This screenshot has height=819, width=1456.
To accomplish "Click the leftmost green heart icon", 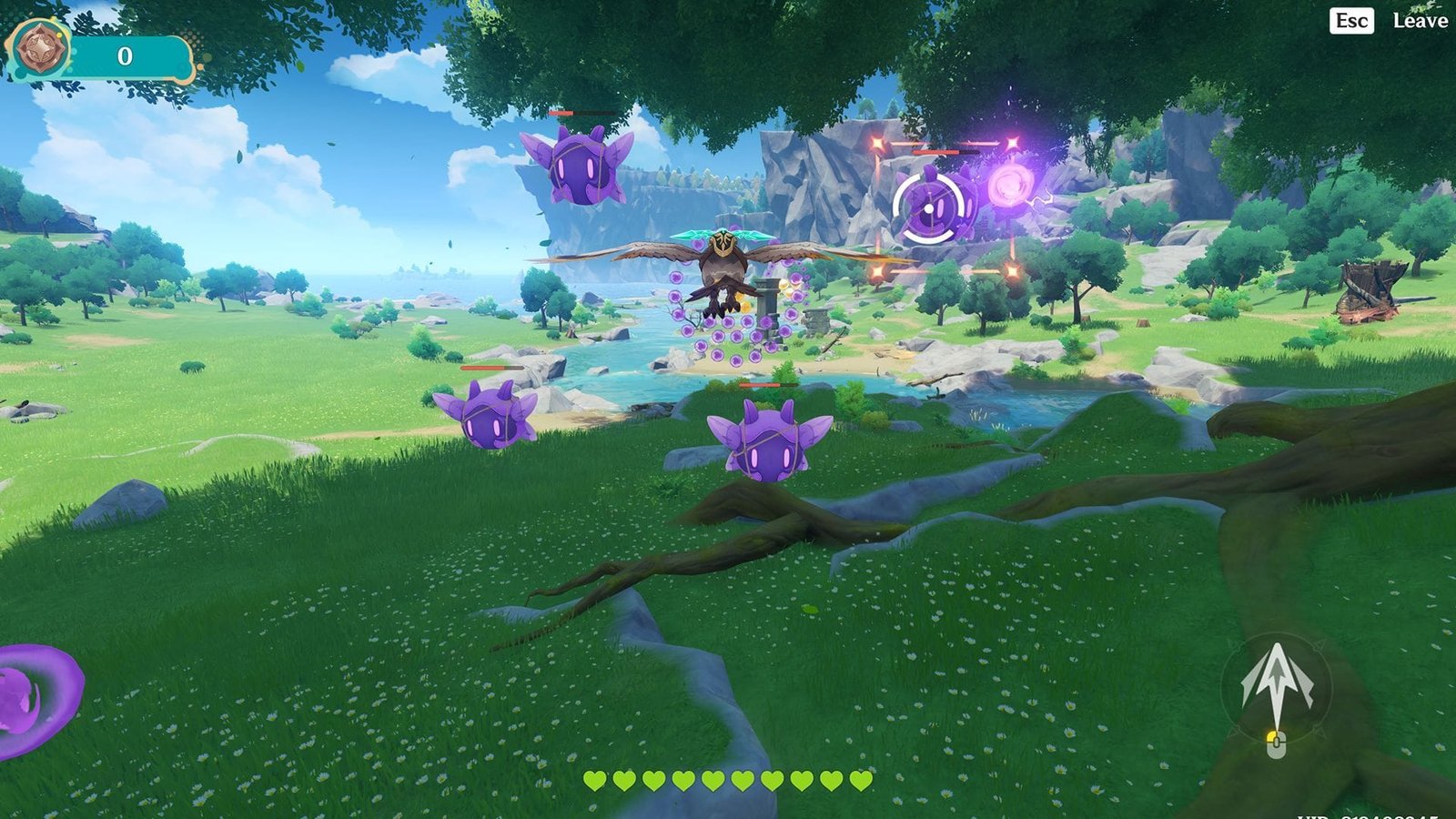I will [x=596, y=781].
